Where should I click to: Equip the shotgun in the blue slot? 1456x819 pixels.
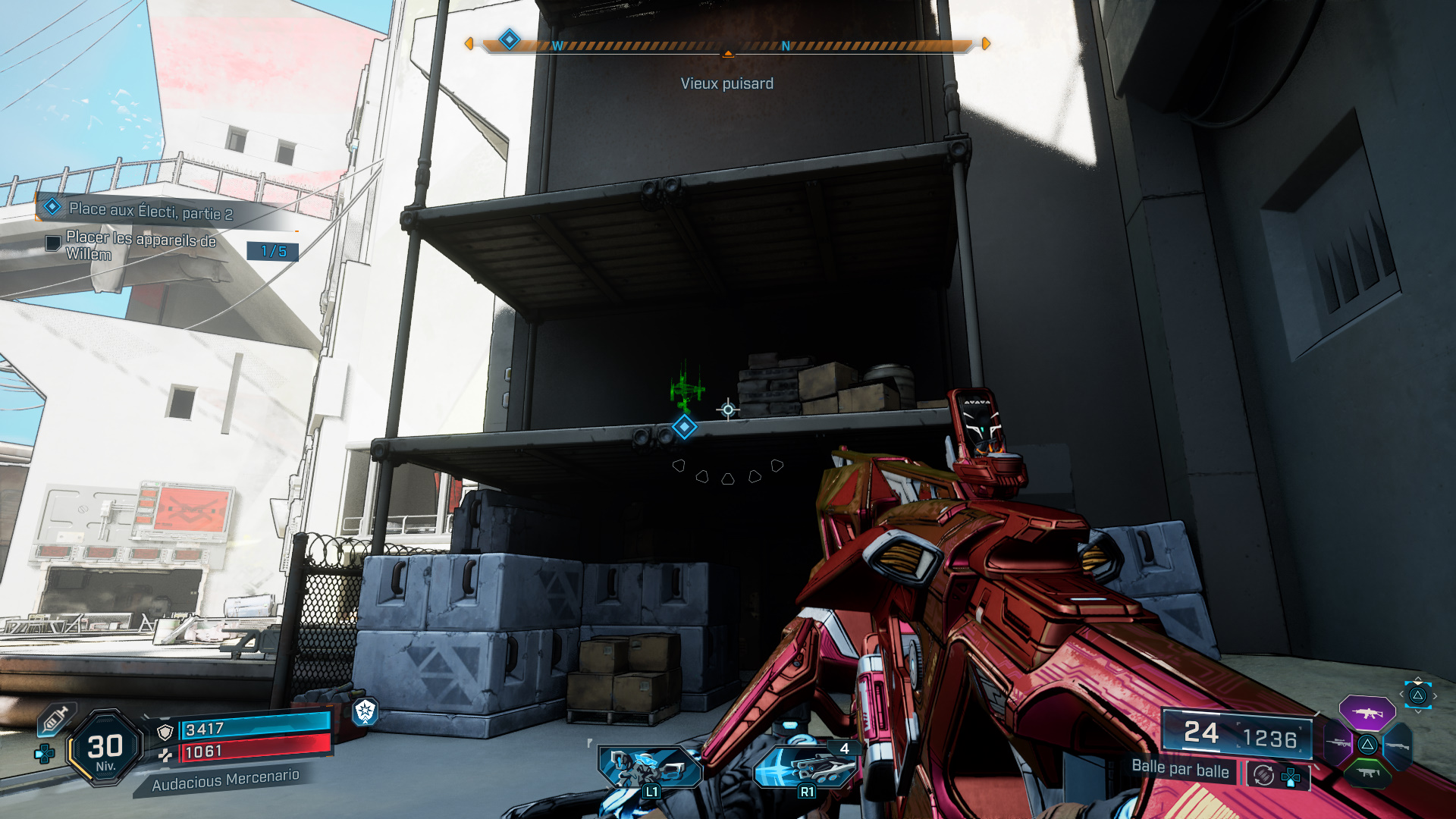click(1398, 746)
